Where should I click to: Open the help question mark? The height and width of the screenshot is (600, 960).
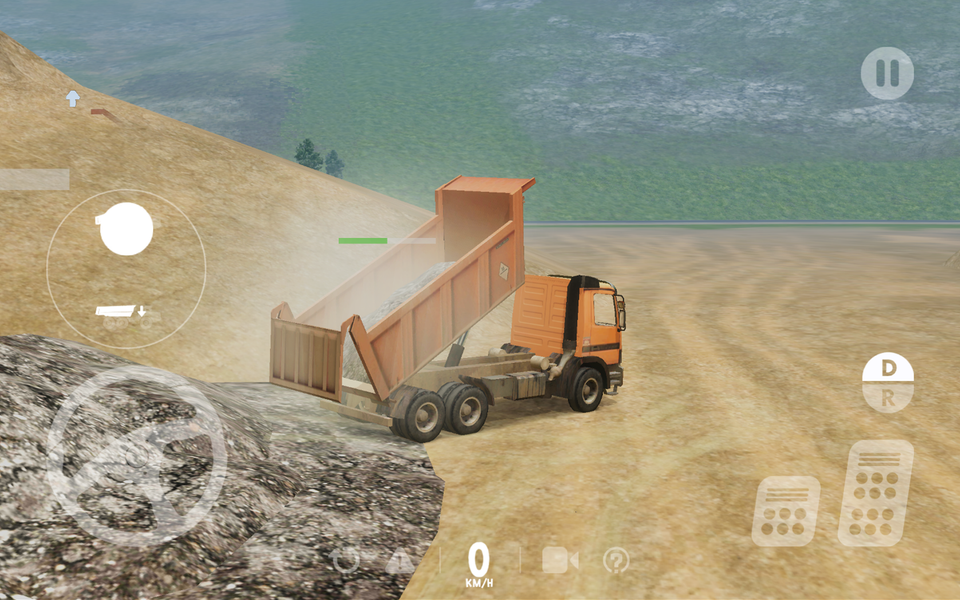tap(617, 560)
